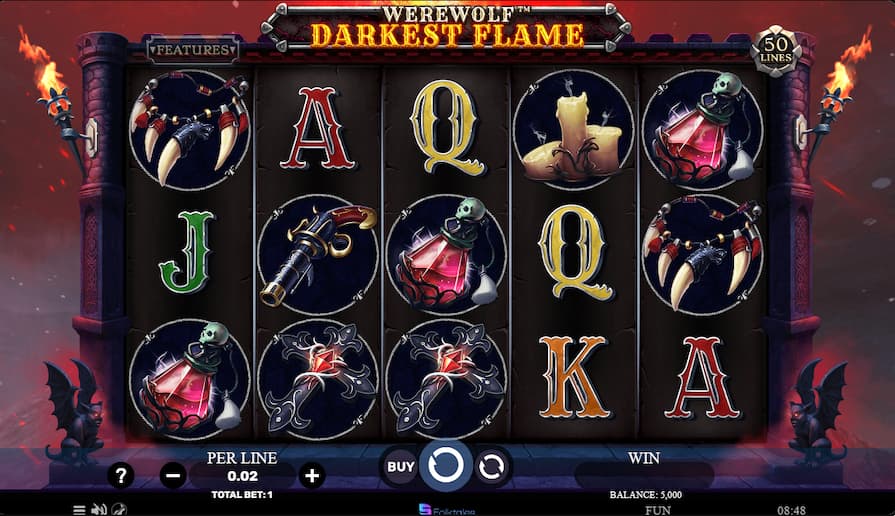
Task: Open the question mark help info
Action: (x=121, y=476)
